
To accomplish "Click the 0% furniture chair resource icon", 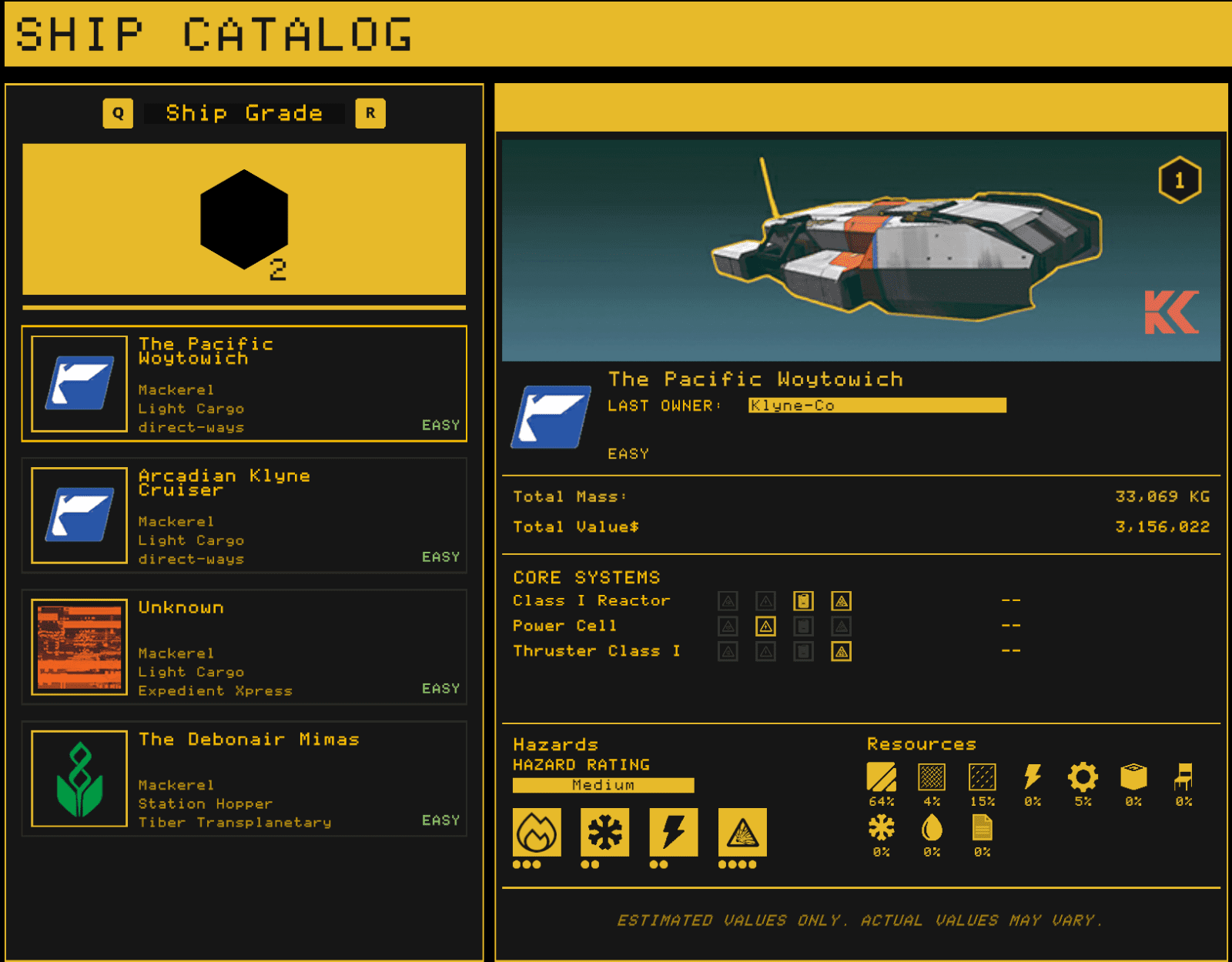I will point(1183,781).
